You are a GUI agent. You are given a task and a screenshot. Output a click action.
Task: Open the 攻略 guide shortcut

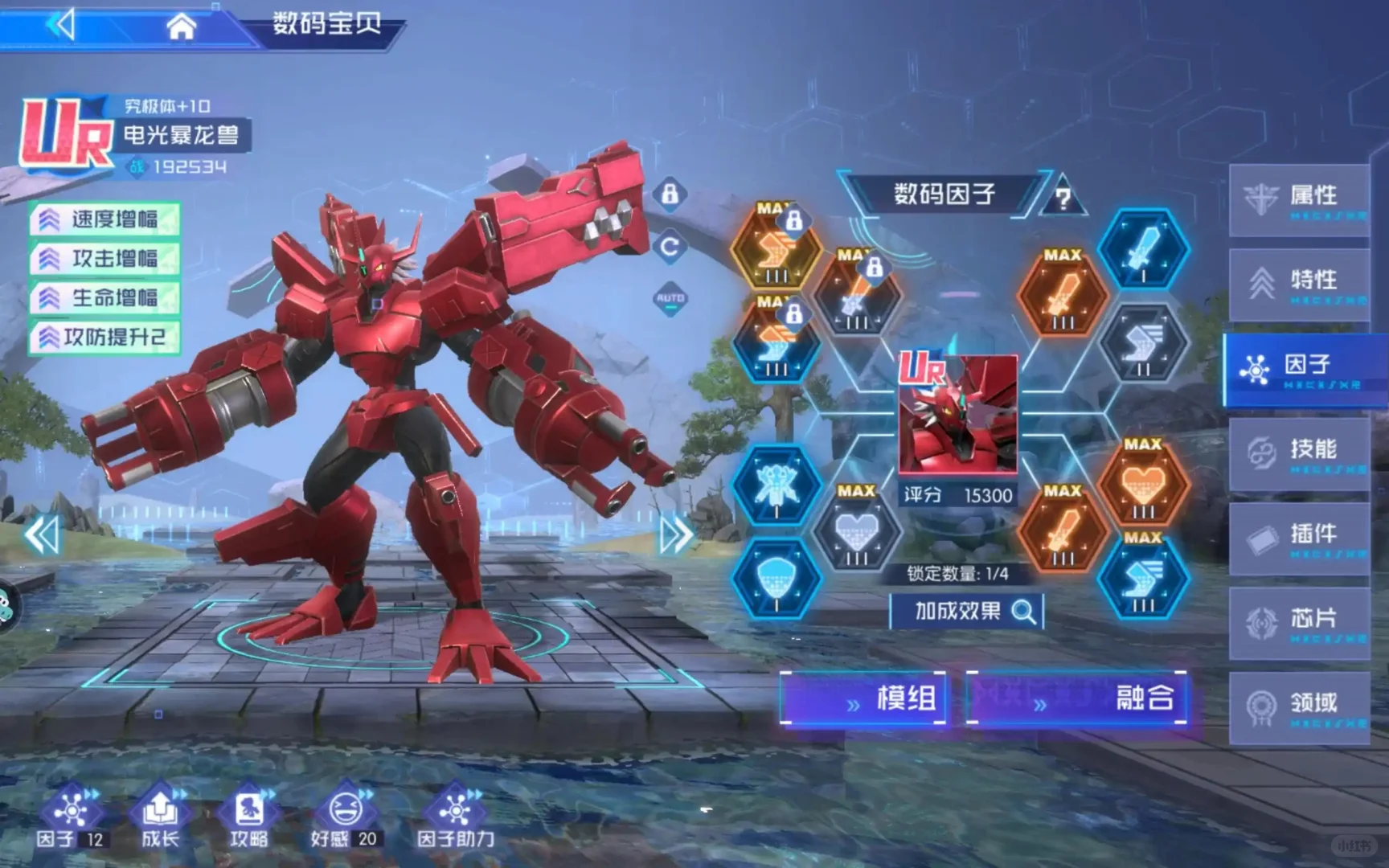coord(249,817)
